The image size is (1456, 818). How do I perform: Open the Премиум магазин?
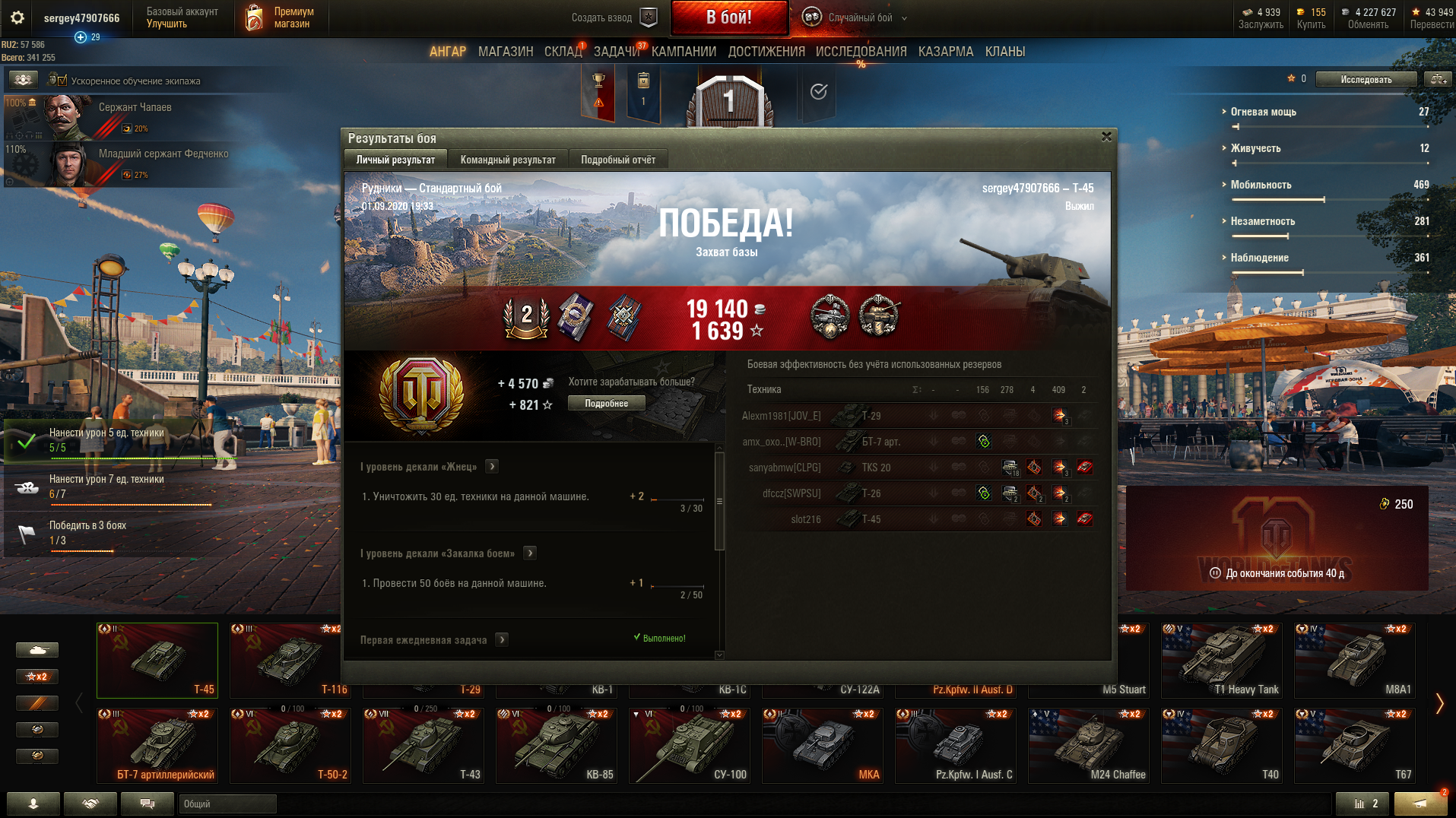point(281,17)
